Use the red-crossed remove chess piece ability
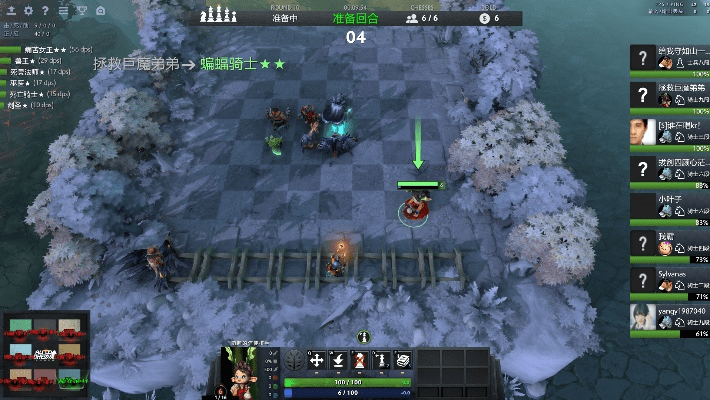 [359, 361]
